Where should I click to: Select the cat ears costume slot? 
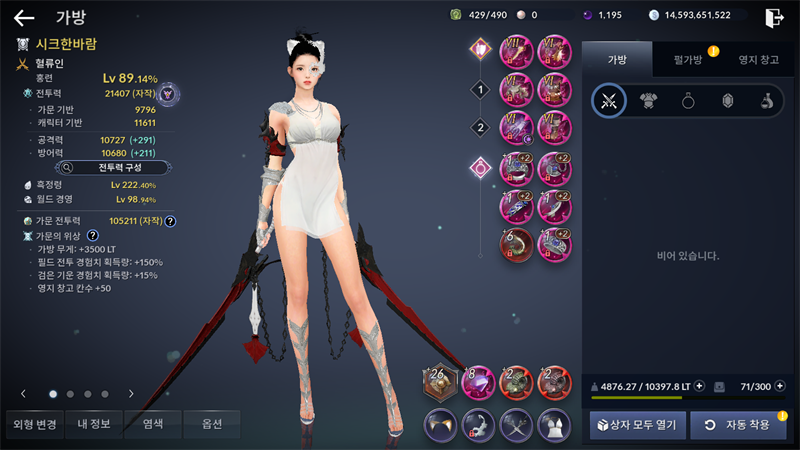[x=441, y=424]
